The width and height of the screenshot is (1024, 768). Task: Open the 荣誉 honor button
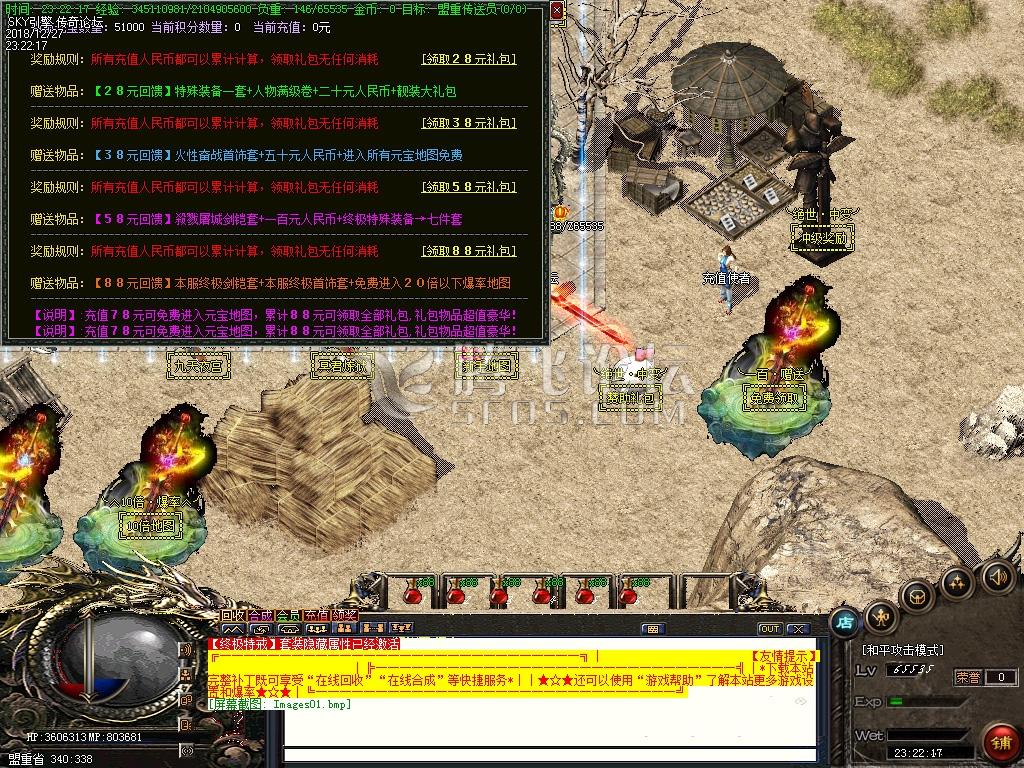(x=968, y=677)
